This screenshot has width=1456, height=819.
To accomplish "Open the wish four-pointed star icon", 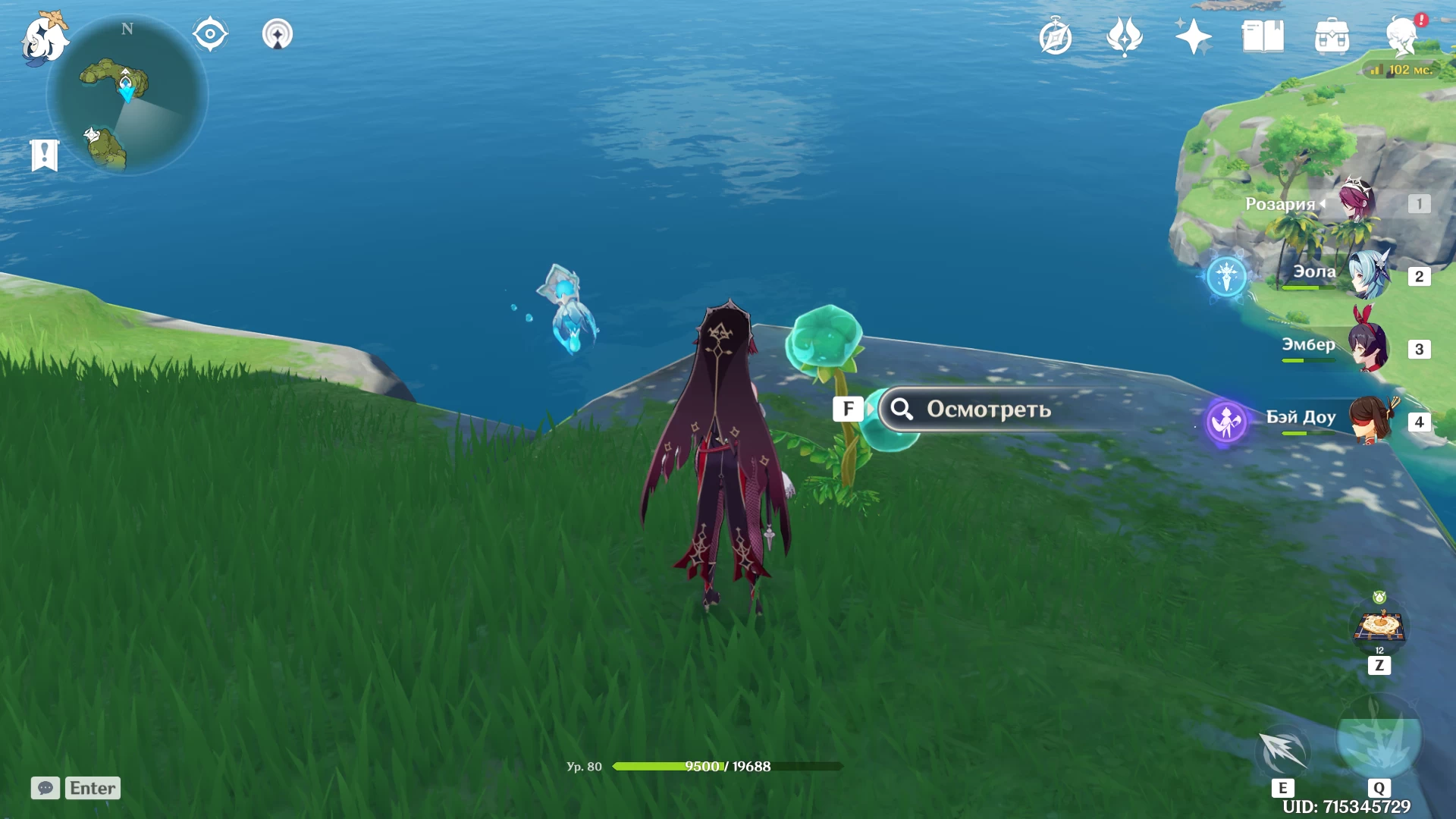I will click(x=1193, y=36).
